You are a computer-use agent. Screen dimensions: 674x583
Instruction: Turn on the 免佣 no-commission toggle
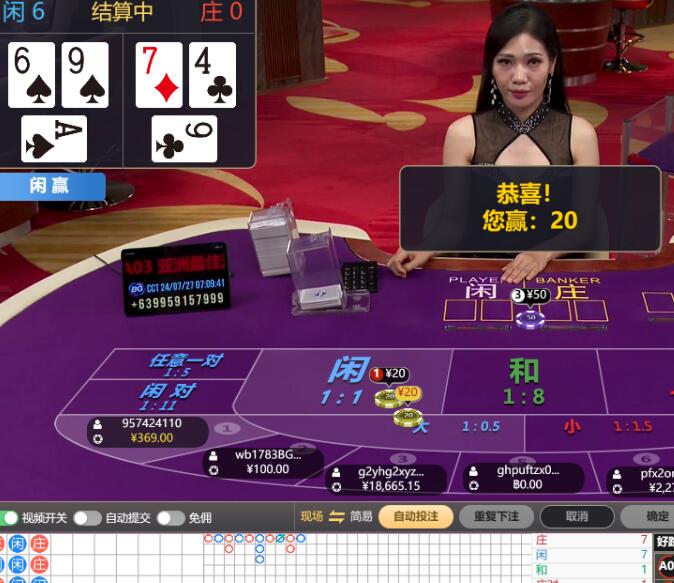pos(170,518)
